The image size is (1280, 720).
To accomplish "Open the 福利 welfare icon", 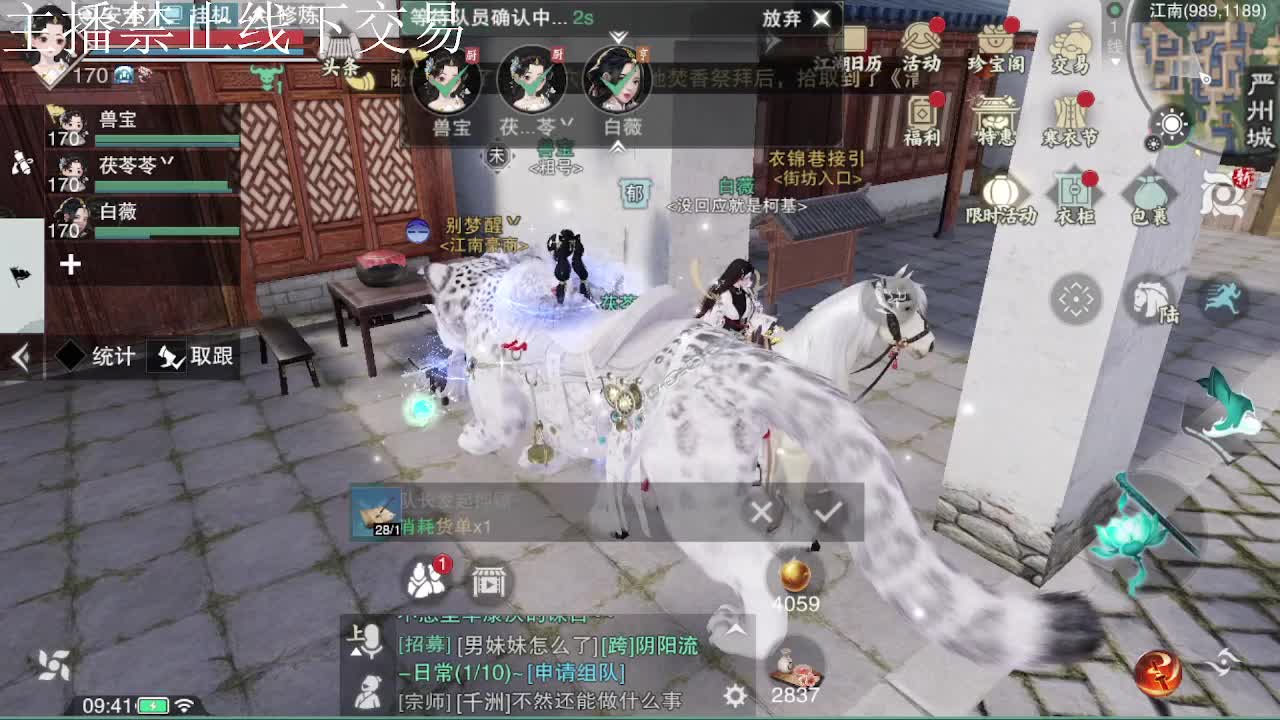I will [921, 111].
